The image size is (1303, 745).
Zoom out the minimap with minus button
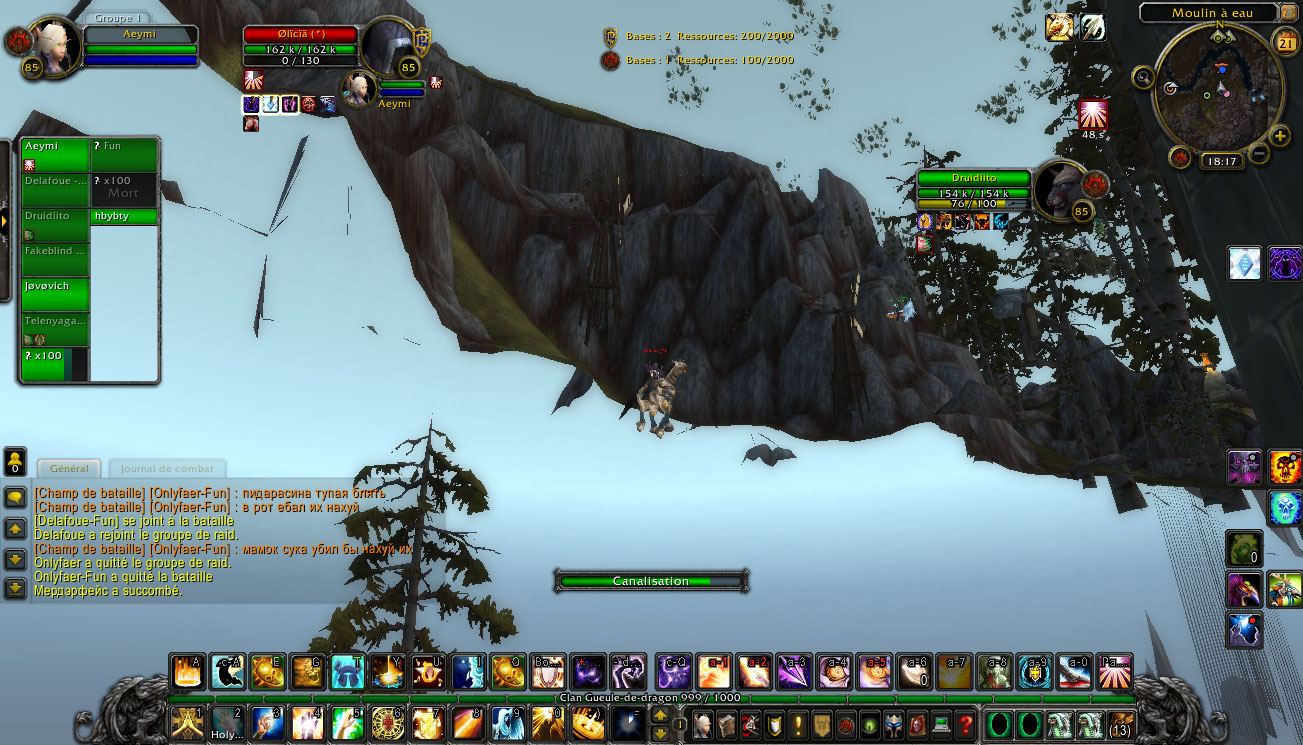coord(1259,154)
